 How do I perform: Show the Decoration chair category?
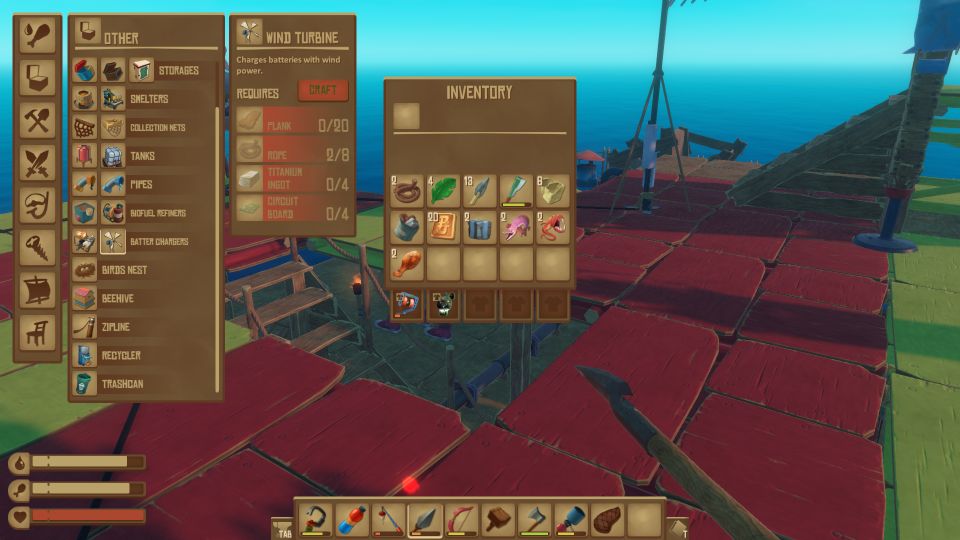click(38, 332)
